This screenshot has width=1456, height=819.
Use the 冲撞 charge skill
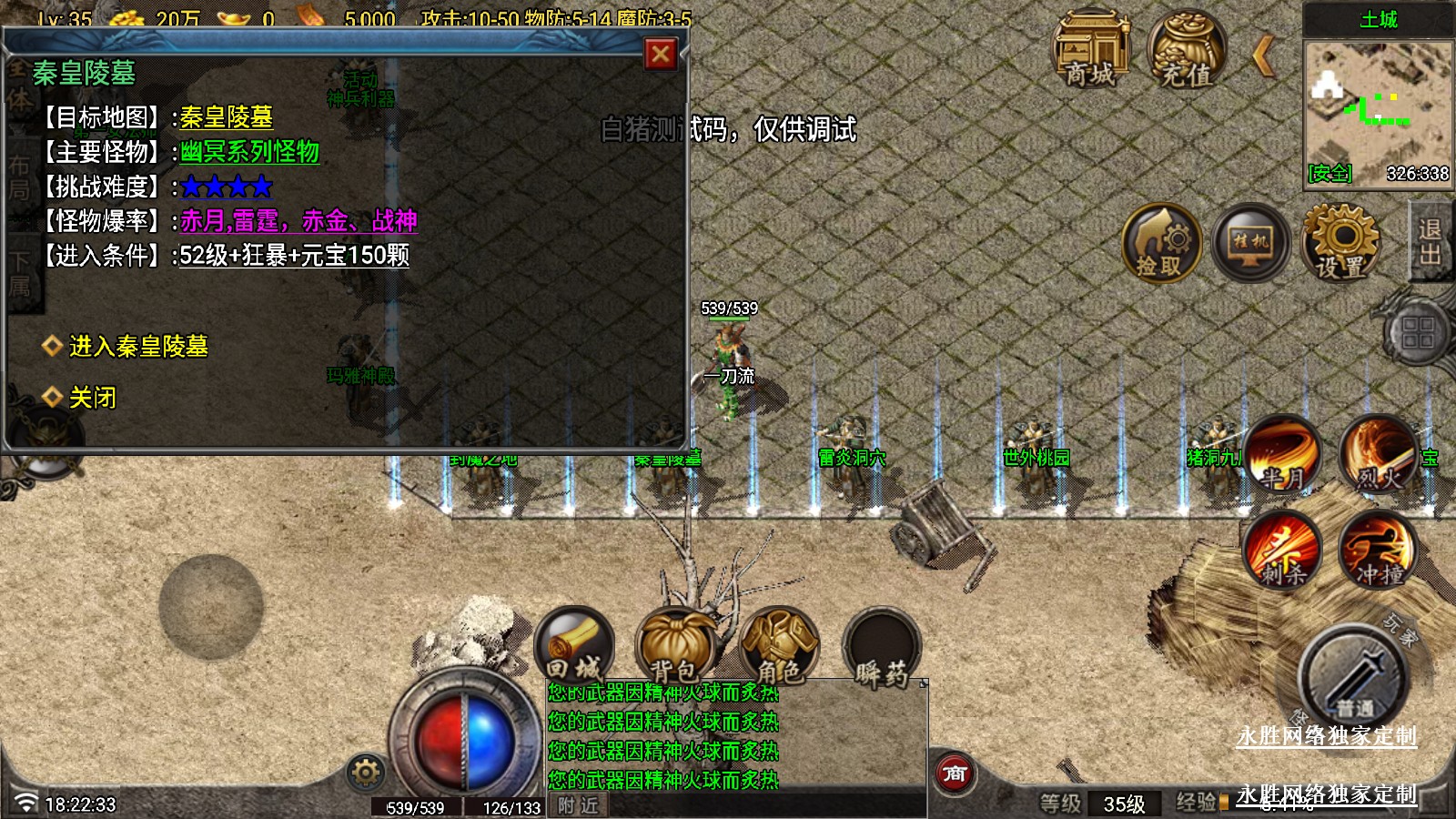[1378, 549]
